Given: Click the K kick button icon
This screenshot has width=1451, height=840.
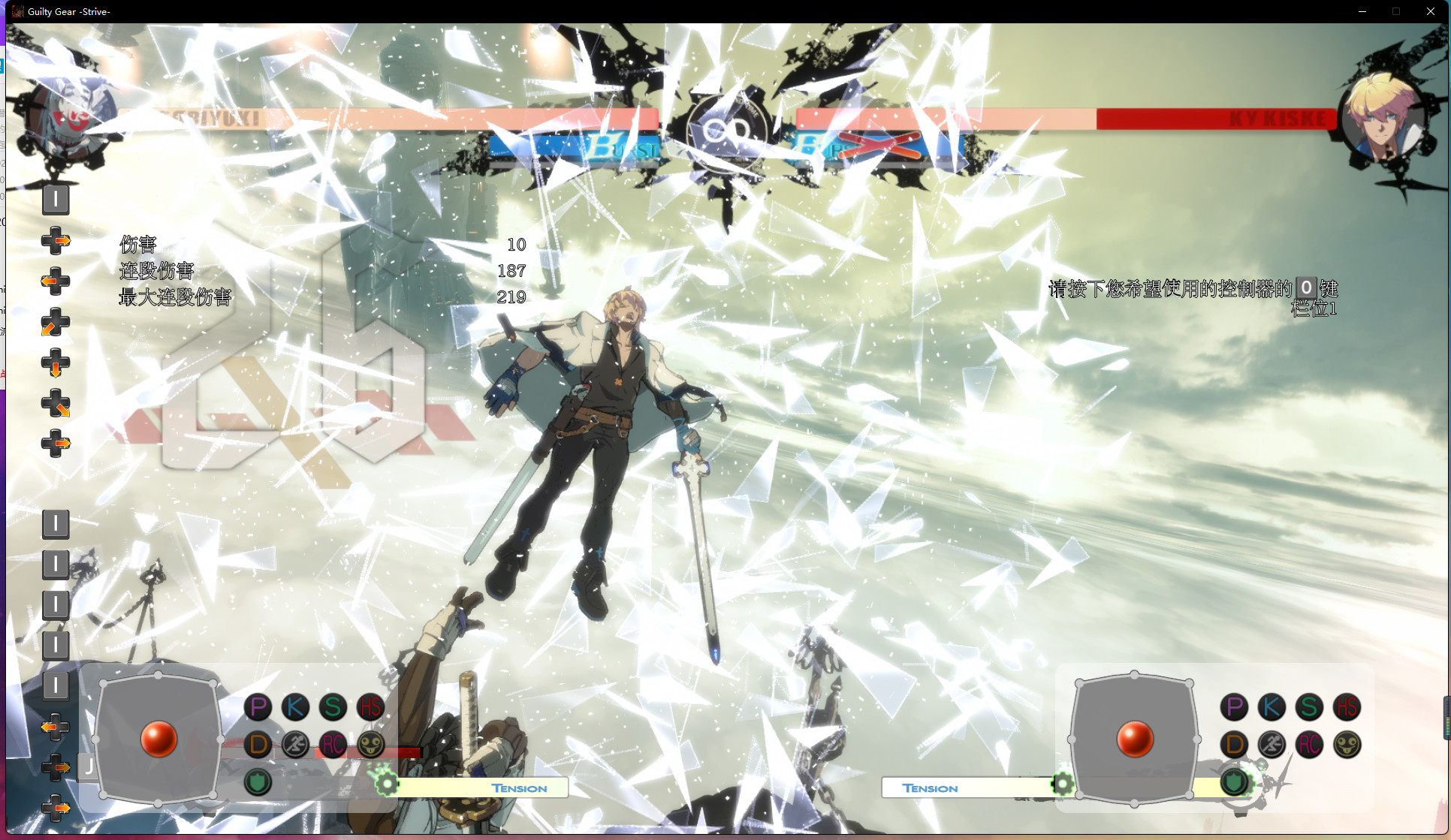Looking at the screenshot, I should click(296, 706).
